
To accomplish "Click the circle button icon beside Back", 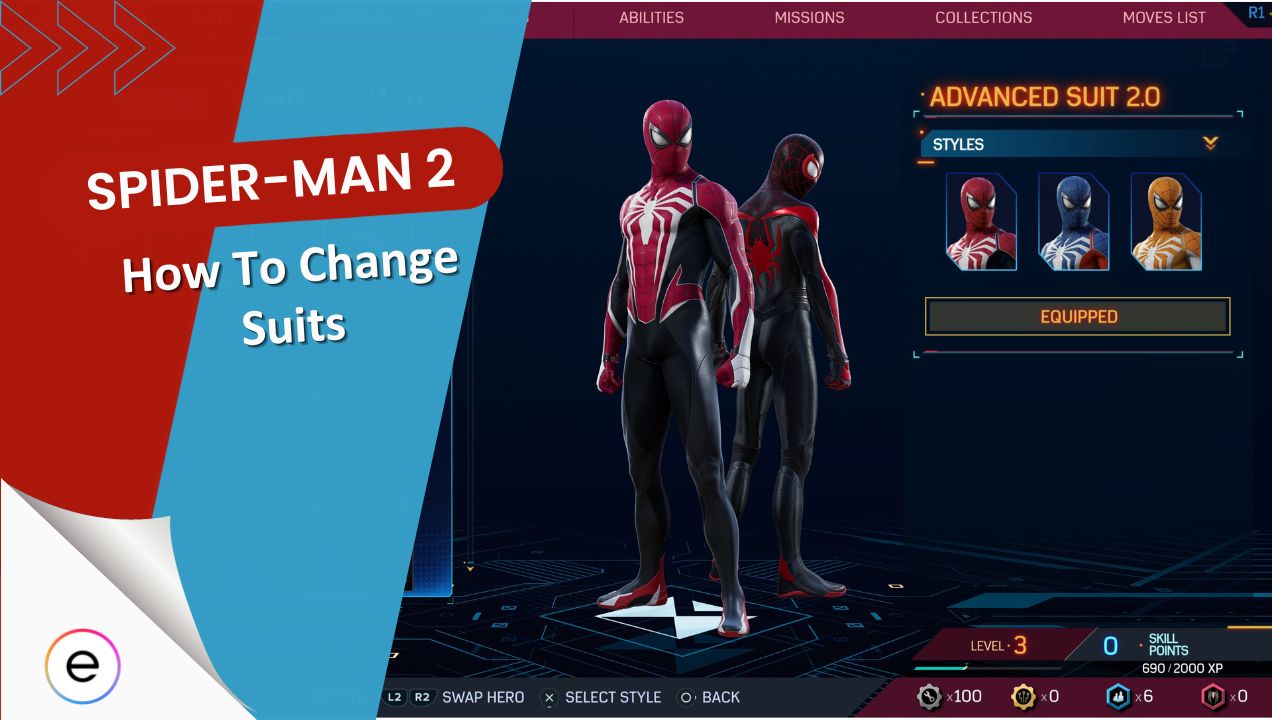I will 686,697.
